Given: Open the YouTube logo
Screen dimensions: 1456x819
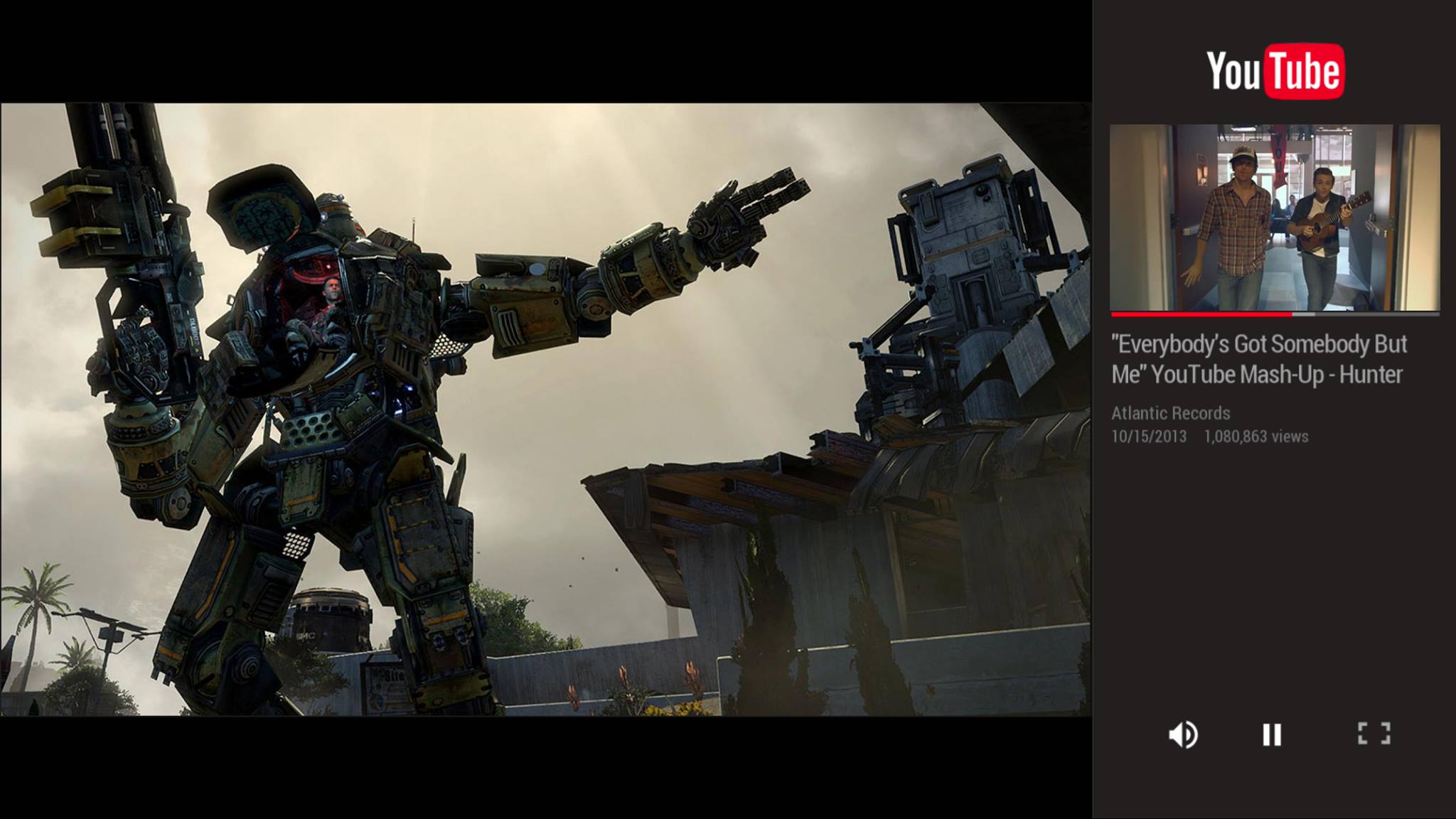Looking at the screenshot, I should click(1275, 71).
